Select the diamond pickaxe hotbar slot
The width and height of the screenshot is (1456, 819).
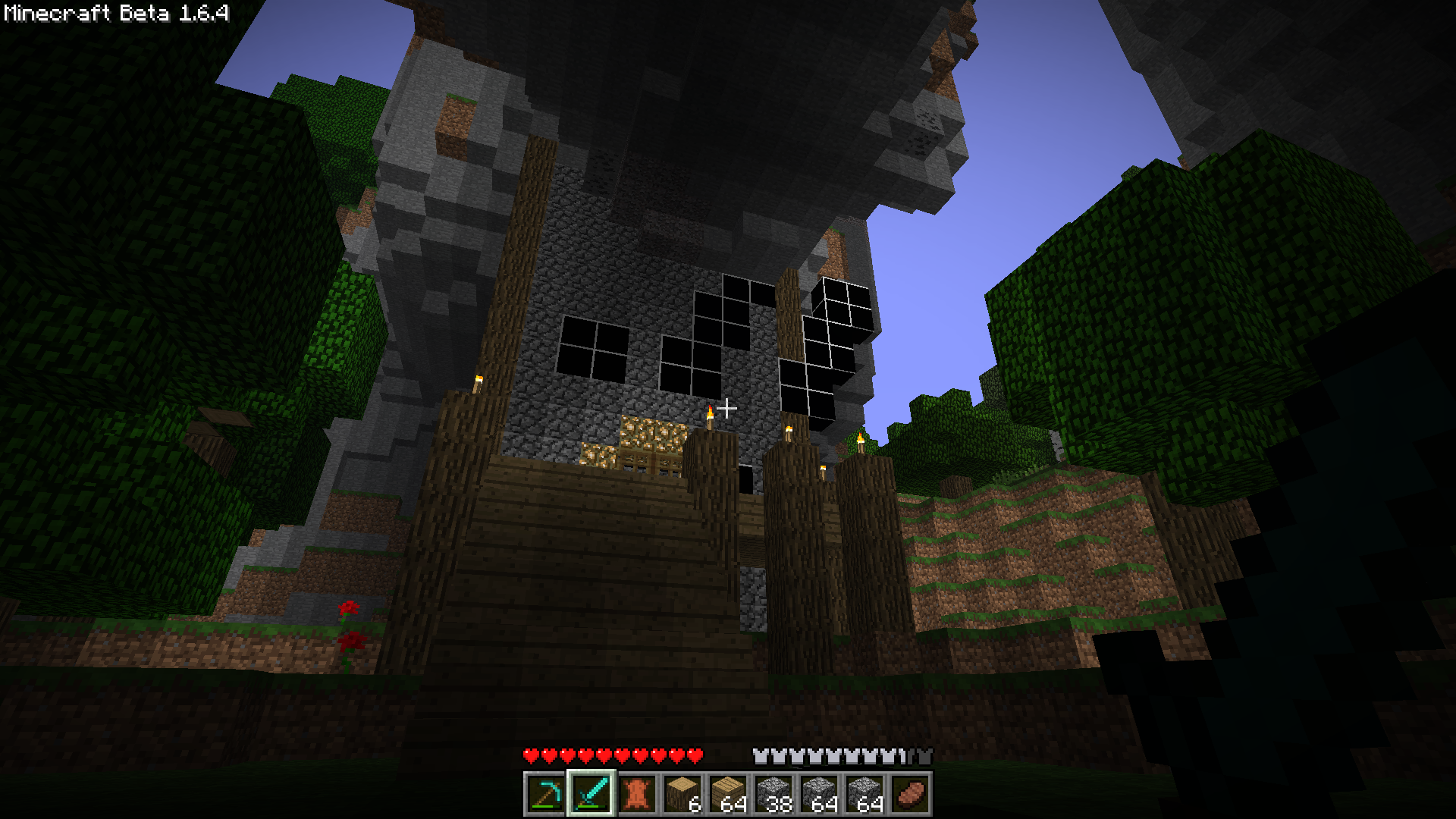[545, 794]
